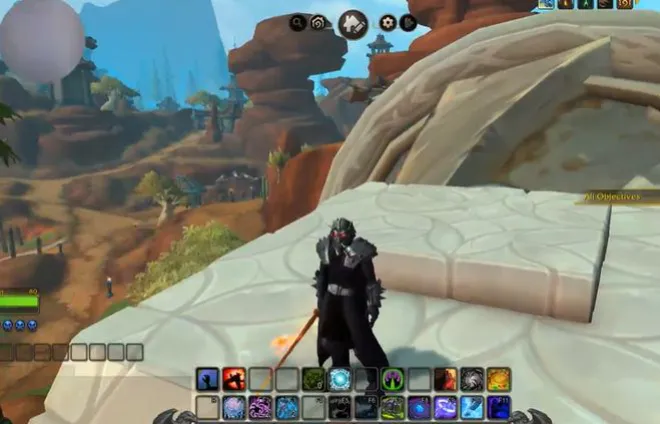
Task: Use the blue-white arc slash ability
Action: [446, 407]
